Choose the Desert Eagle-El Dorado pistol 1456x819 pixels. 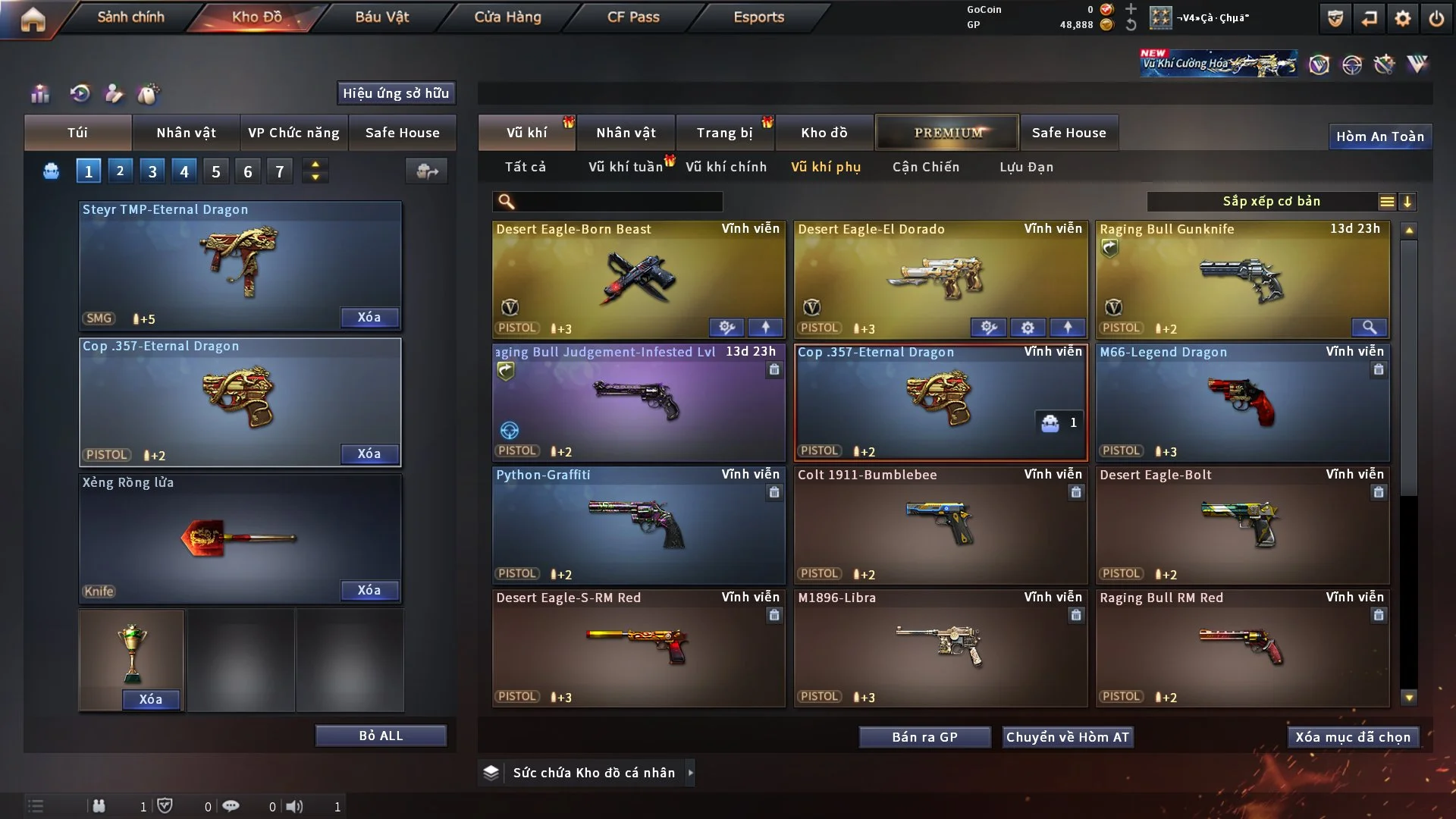(x=940, y=279)
